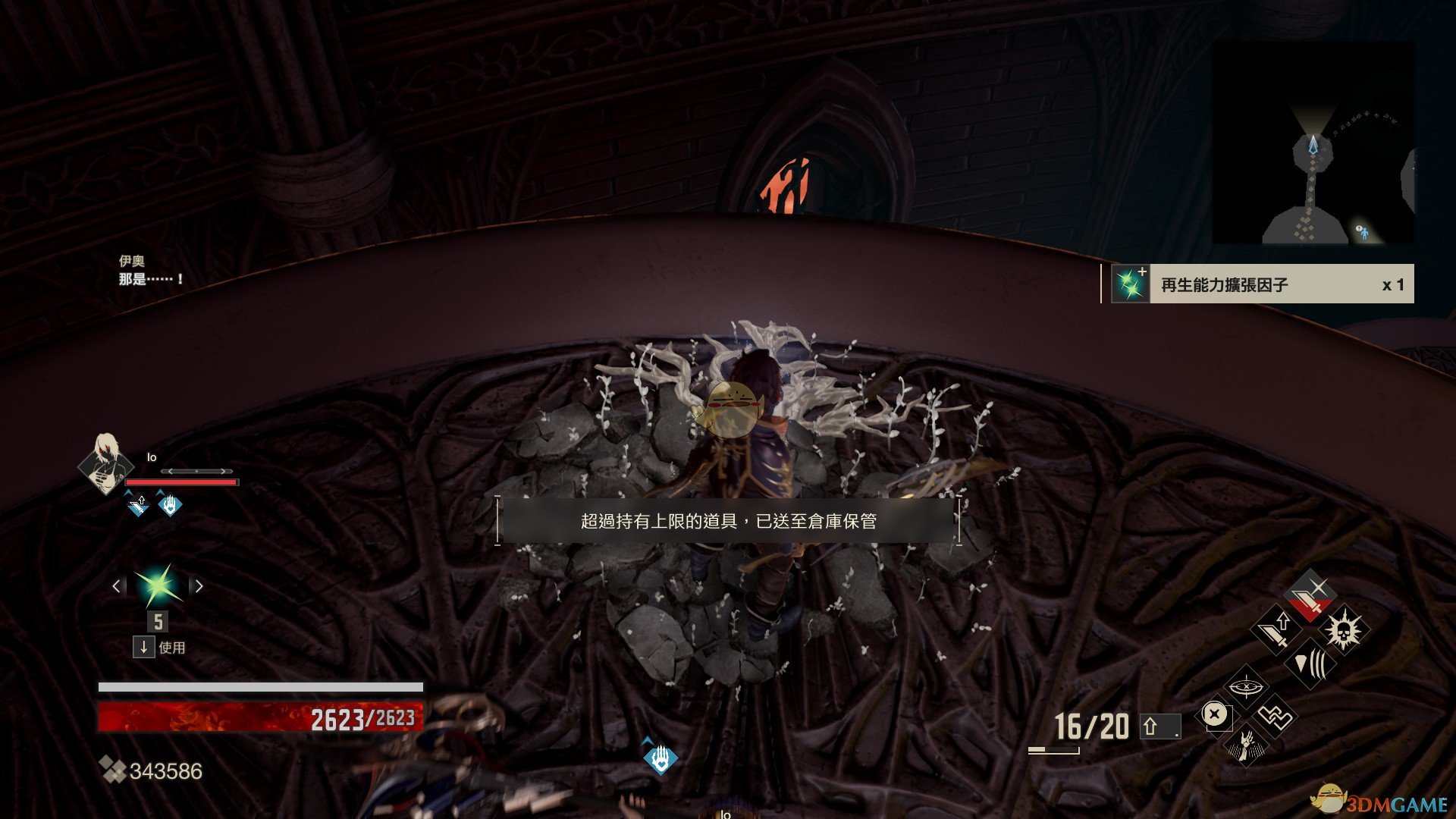Image resolution: width=1456 pixels, height=819 pixels.
Task: Activate the red sparkling sword gift
Action: pyautogui.click(x=1310, y=595)
